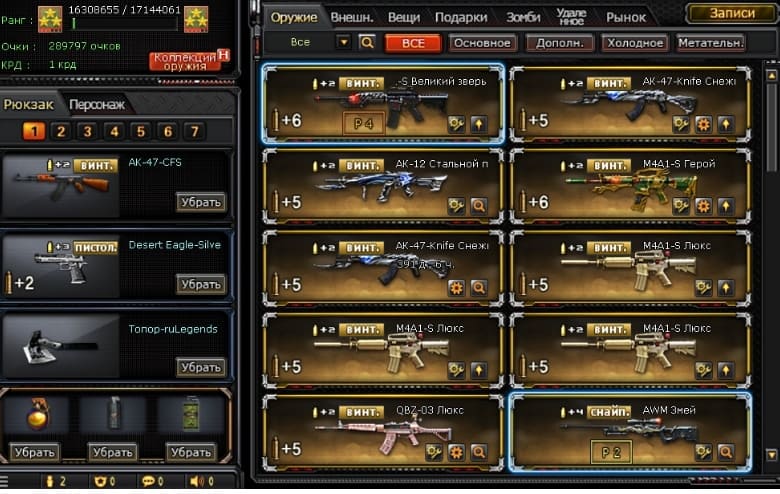Open the Зомби tab
Image resolution: width=780 pixels, height=494 pixels.
[523, 17]
